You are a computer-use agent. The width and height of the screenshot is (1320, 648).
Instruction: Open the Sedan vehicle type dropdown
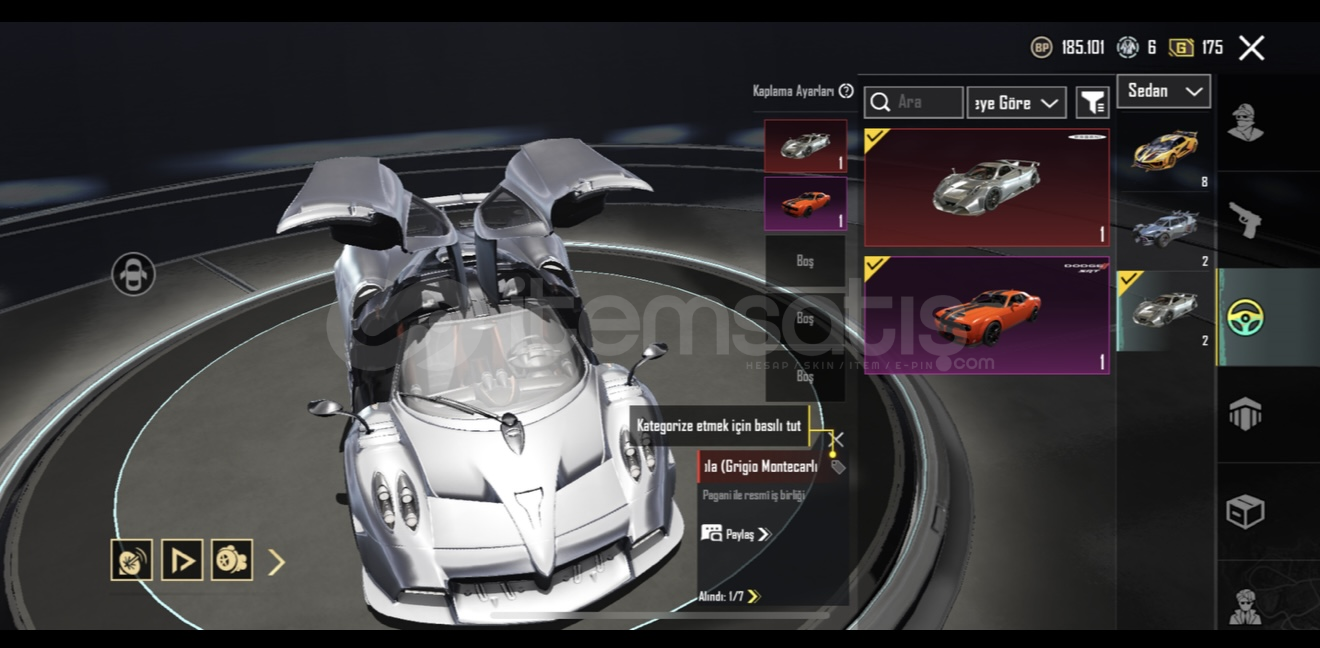tap(1164, 91)
